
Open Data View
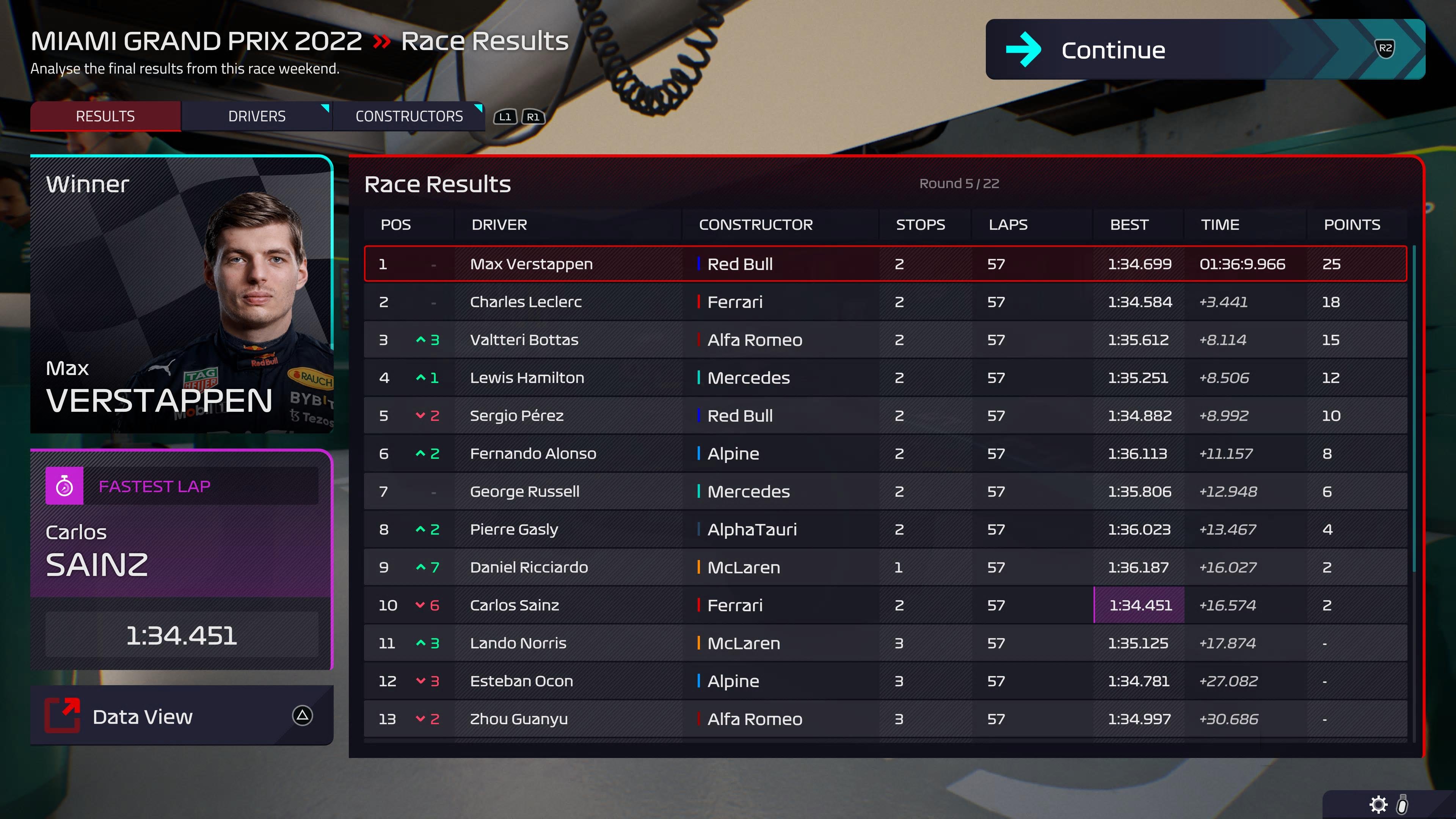pyautogui.click(x=143, y=716)
